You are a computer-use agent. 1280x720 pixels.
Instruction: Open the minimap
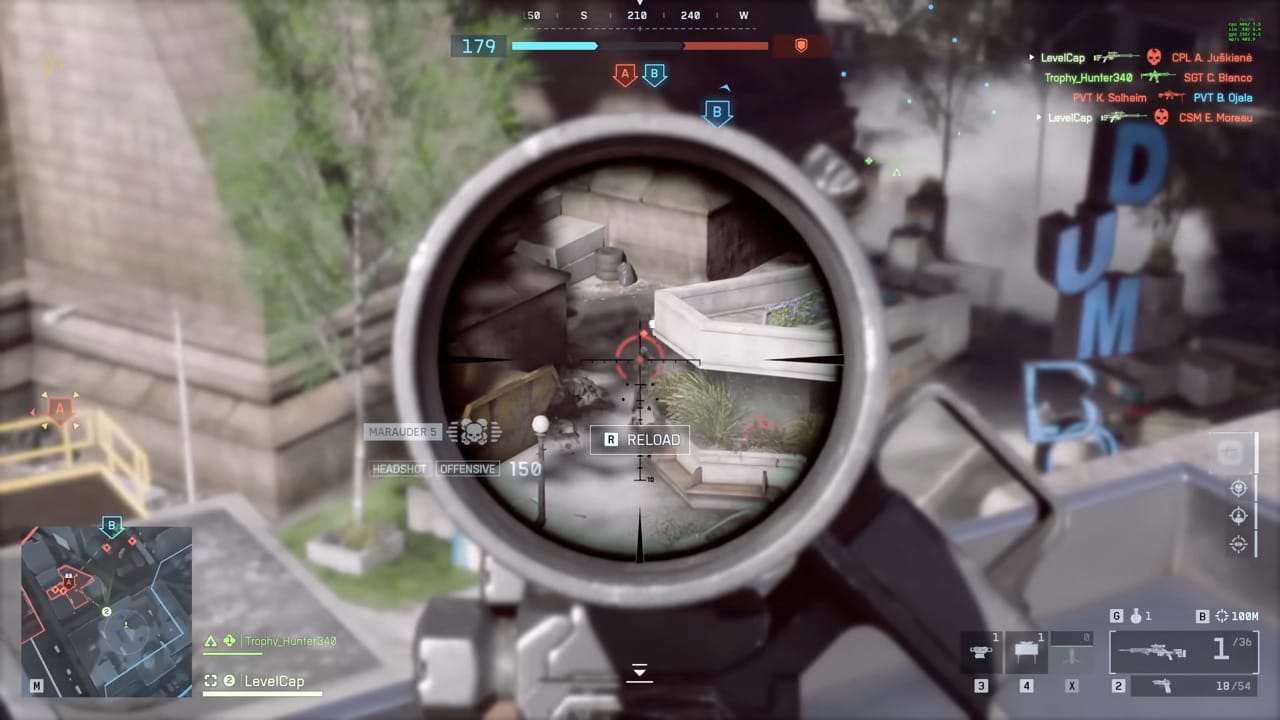[106, 611]
